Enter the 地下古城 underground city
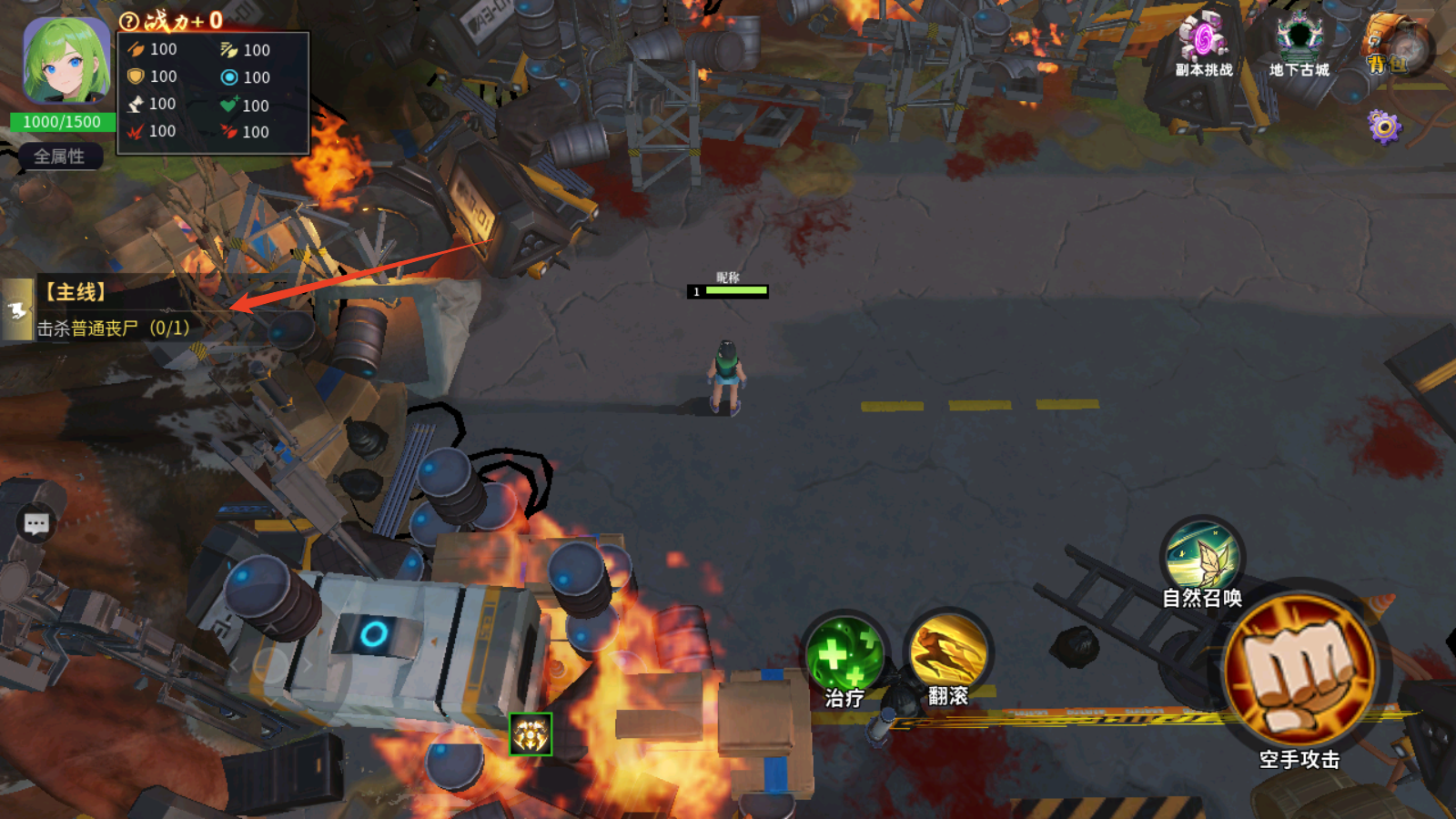Viewport: 1456px width, 819px height. click(1299, 45)
